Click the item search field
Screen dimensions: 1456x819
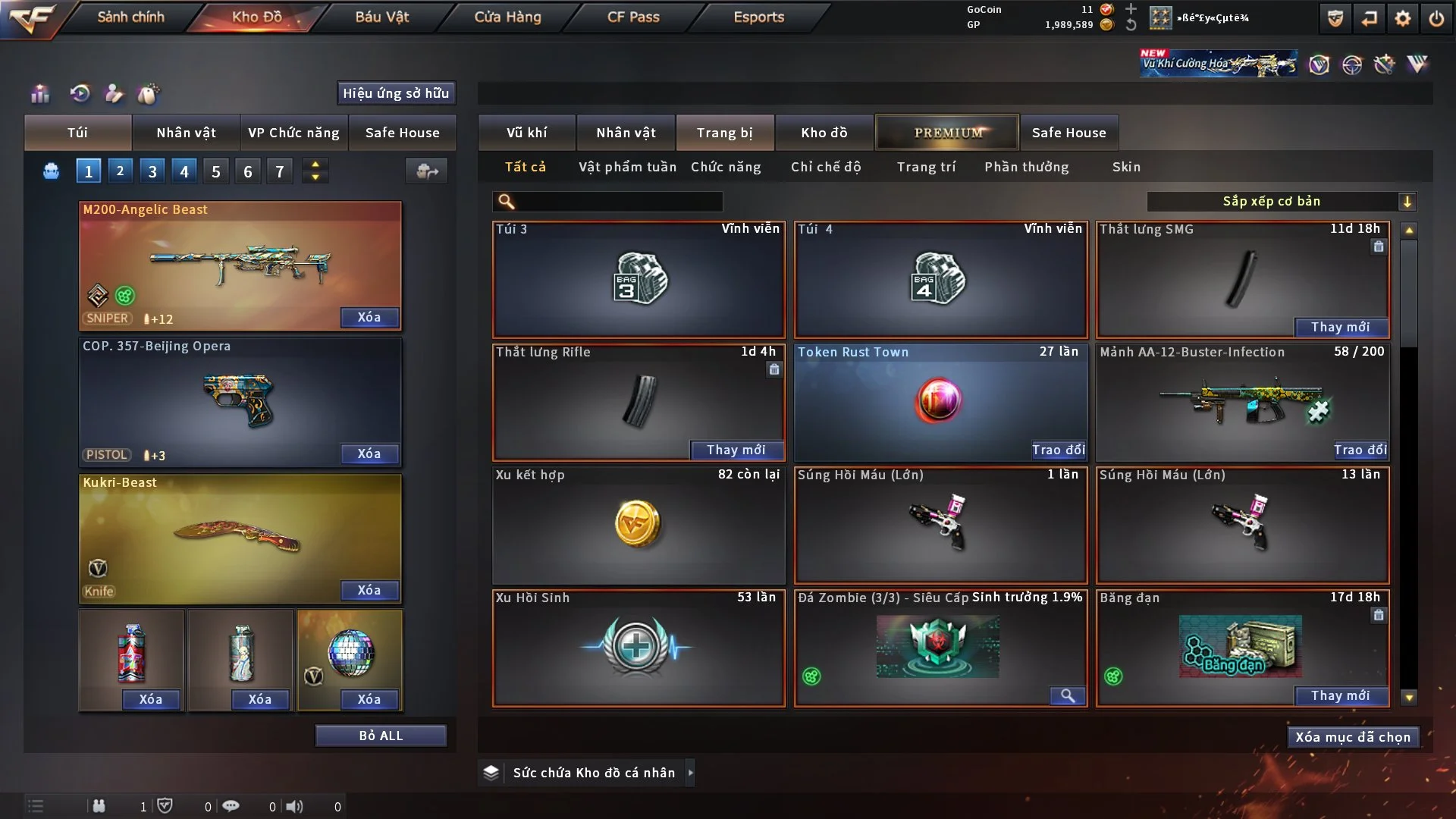coord(618,202)
